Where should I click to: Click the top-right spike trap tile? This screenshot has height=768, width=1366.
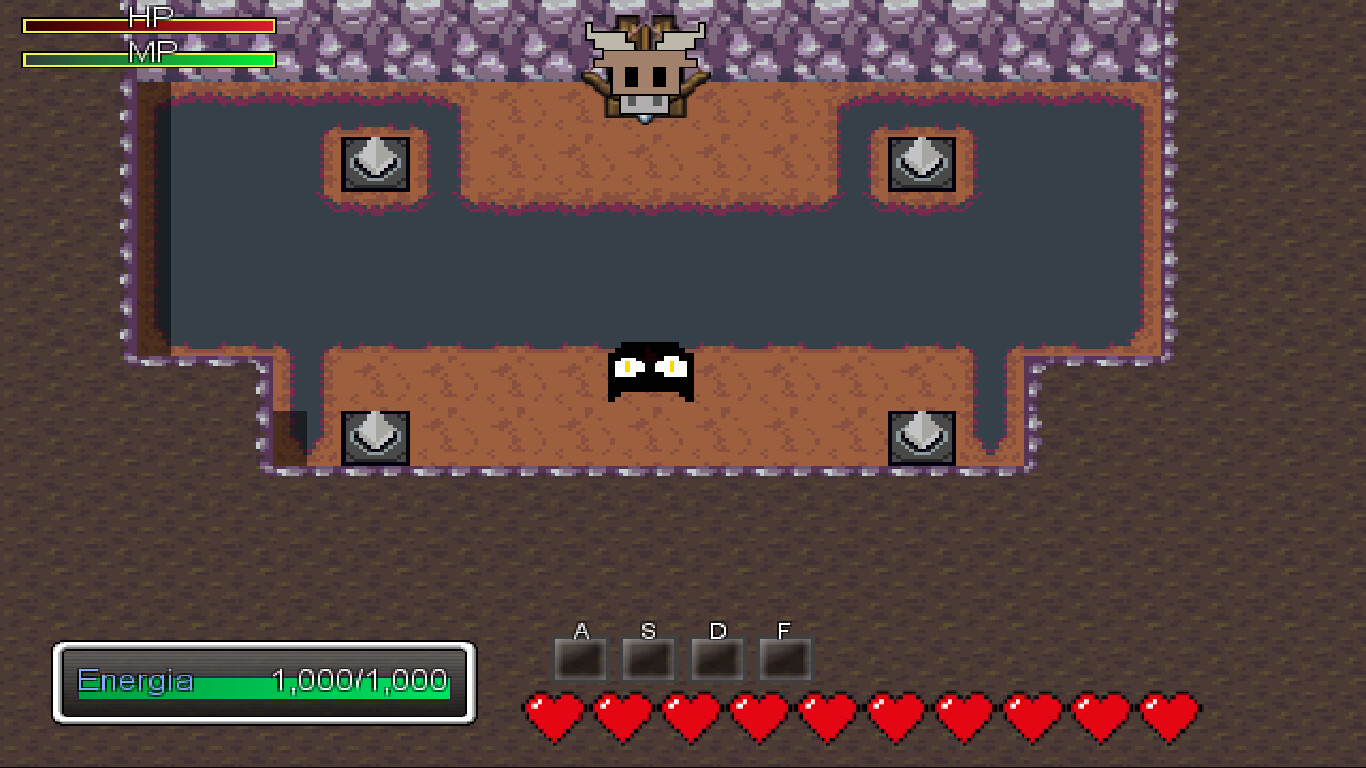[x=921, y=163]
